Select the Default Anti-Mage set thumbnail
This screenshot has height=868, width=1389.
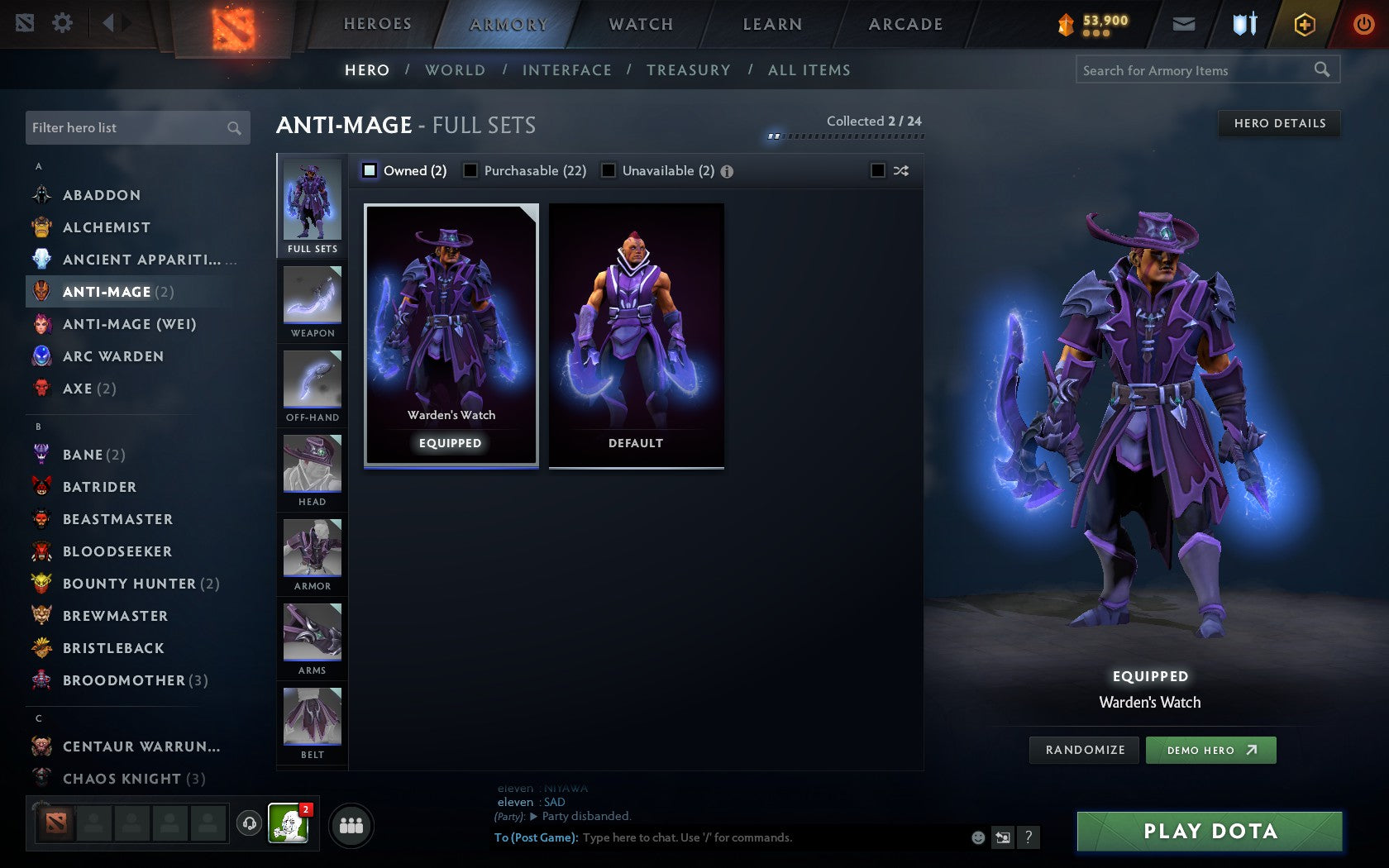635,331
